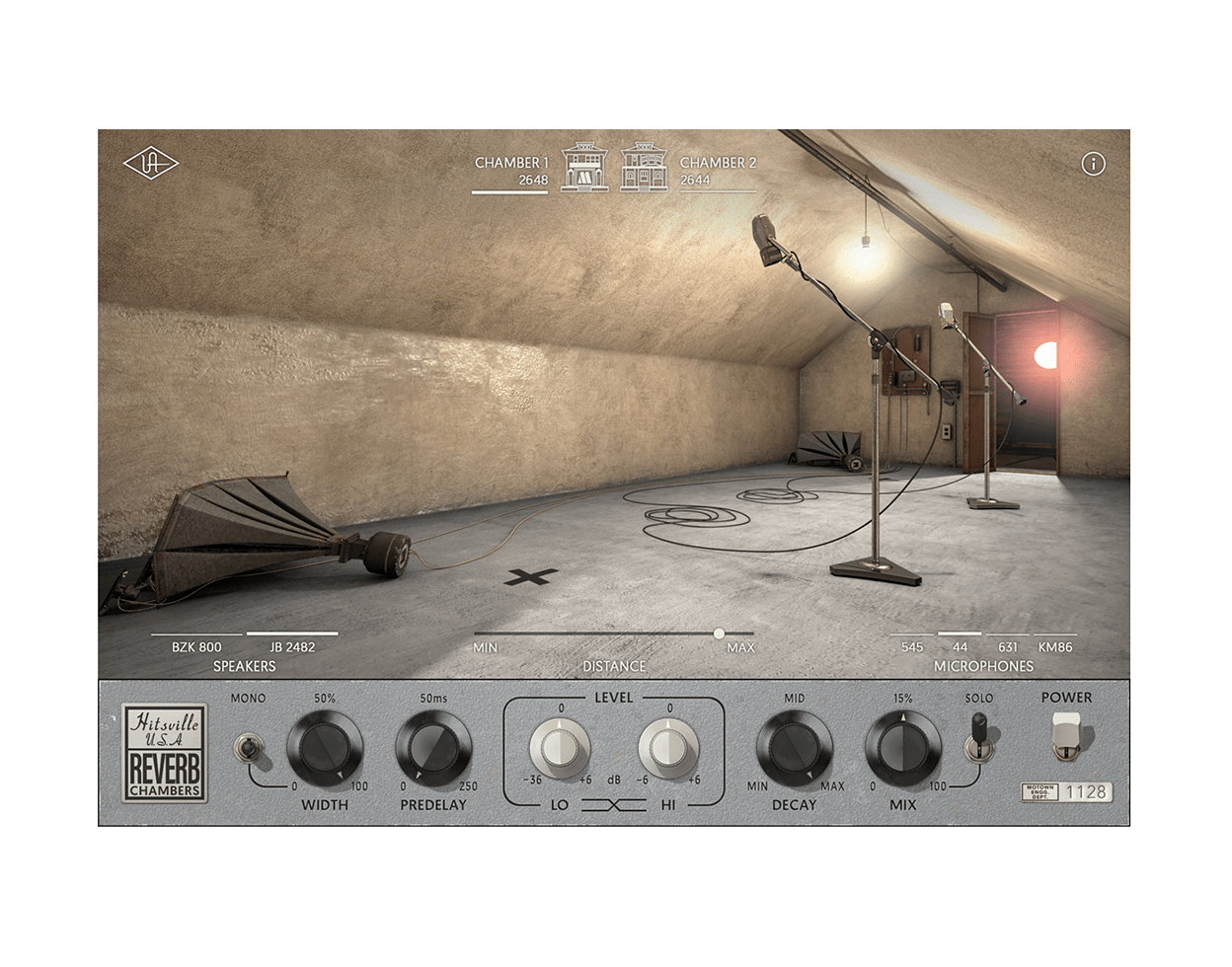
Task: Click the Mix knob
Action: [x=902, y=748]
